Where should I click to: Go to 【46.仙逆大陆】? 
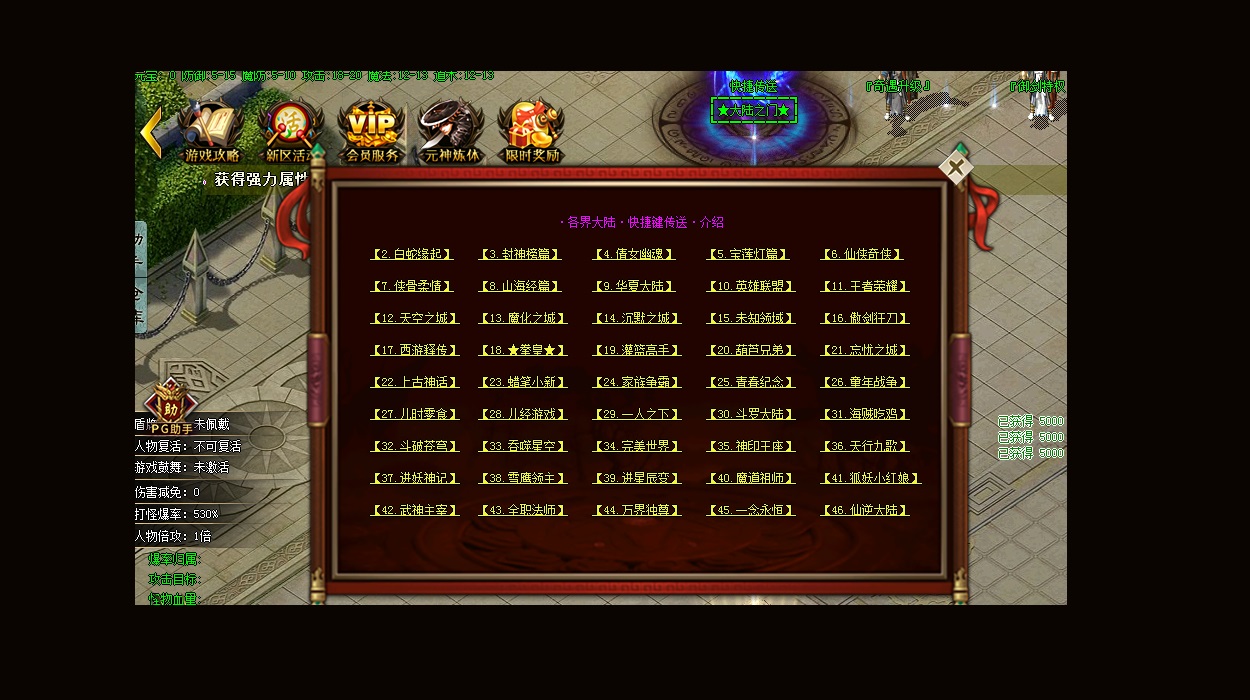pos(865,510)
